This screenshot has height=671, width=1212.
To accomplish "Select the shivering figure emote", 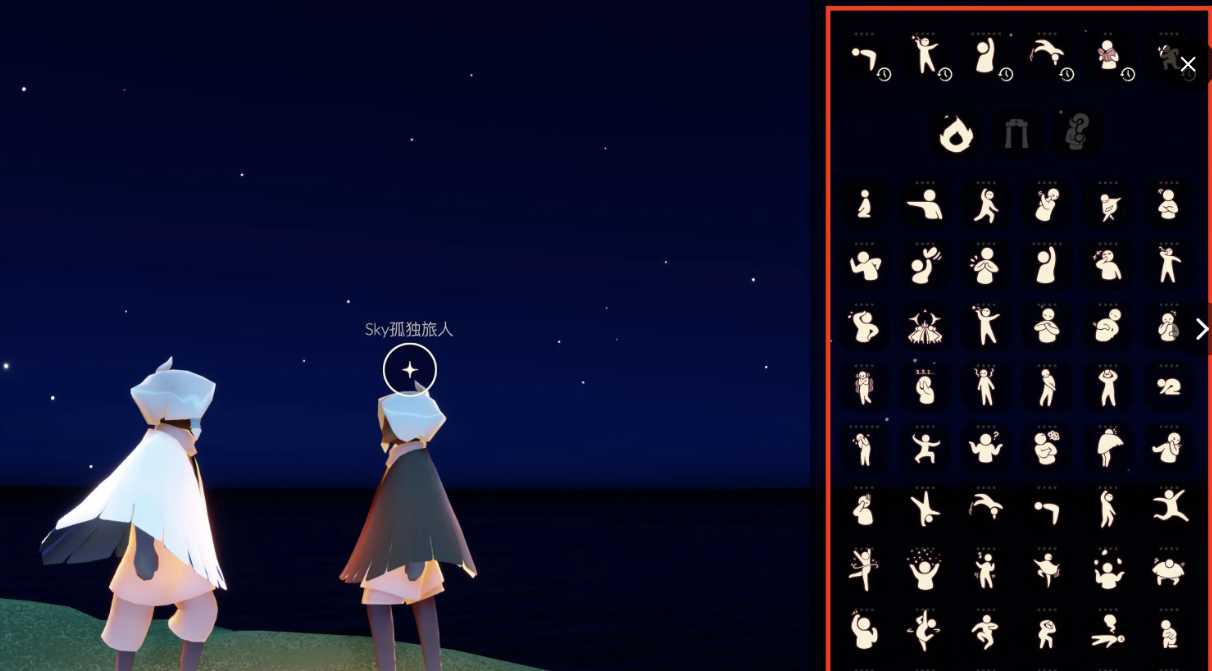I will coord(864,387).
